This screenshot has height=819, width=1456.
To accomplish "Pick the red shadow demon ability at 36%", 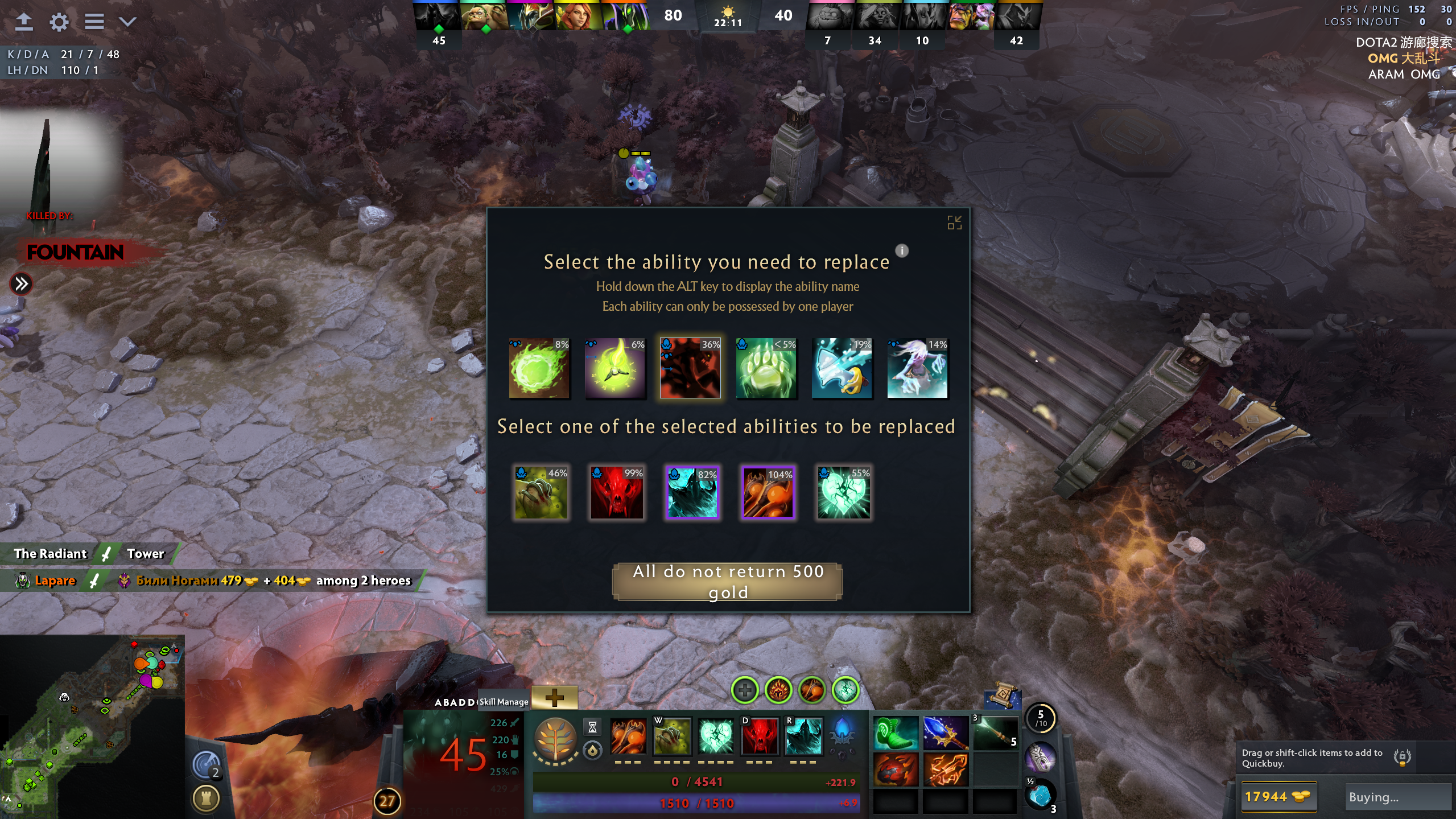I will [690, 368].
